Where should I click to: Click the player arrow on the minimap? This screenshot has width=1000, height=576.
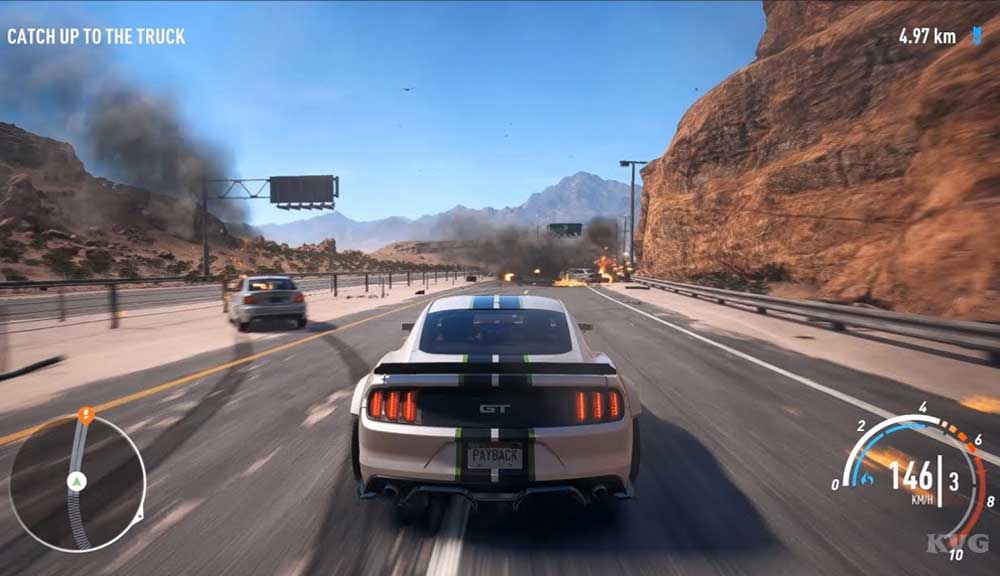coord(75,482)
